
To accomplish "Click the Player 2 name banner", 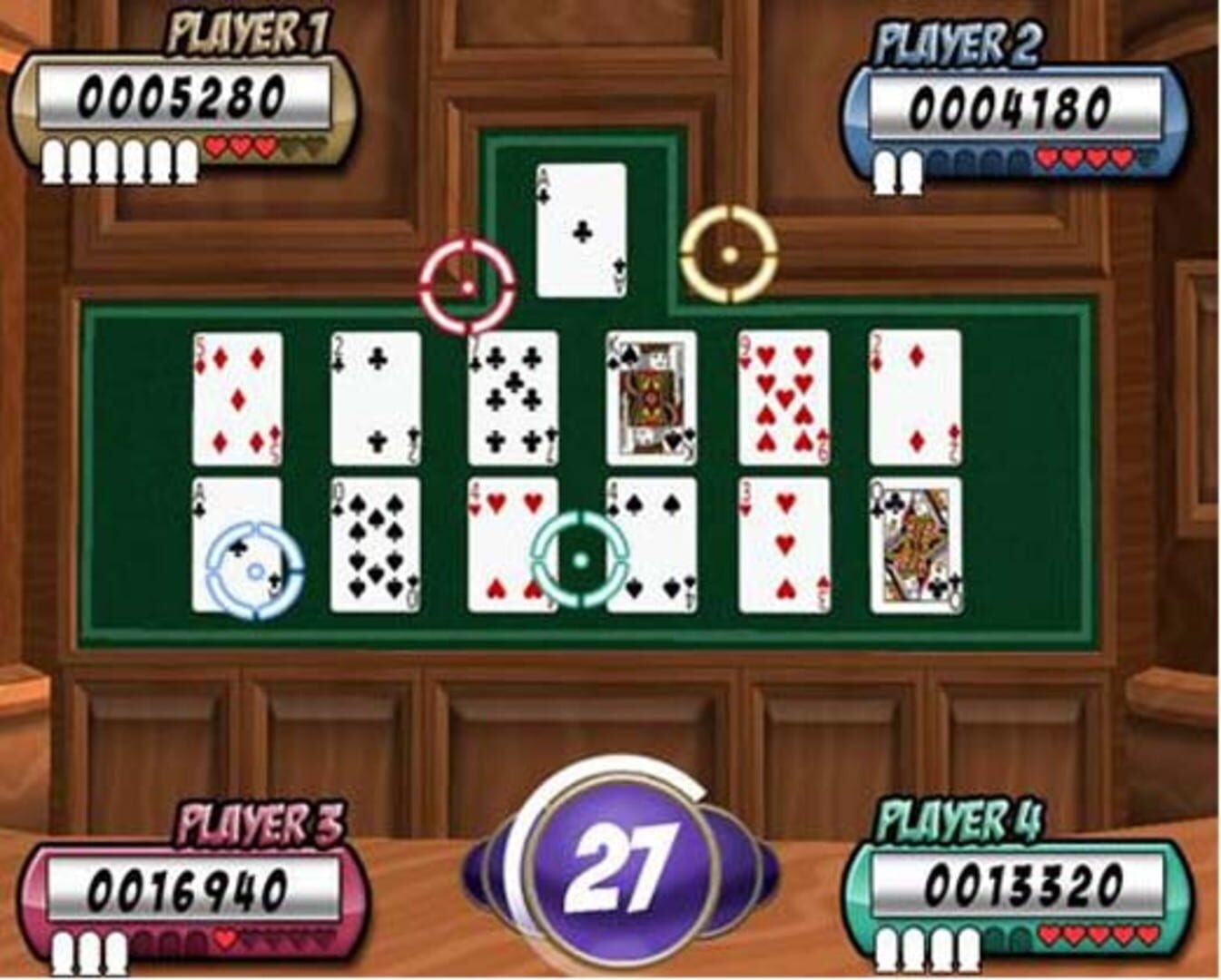I will coord(960,44).
